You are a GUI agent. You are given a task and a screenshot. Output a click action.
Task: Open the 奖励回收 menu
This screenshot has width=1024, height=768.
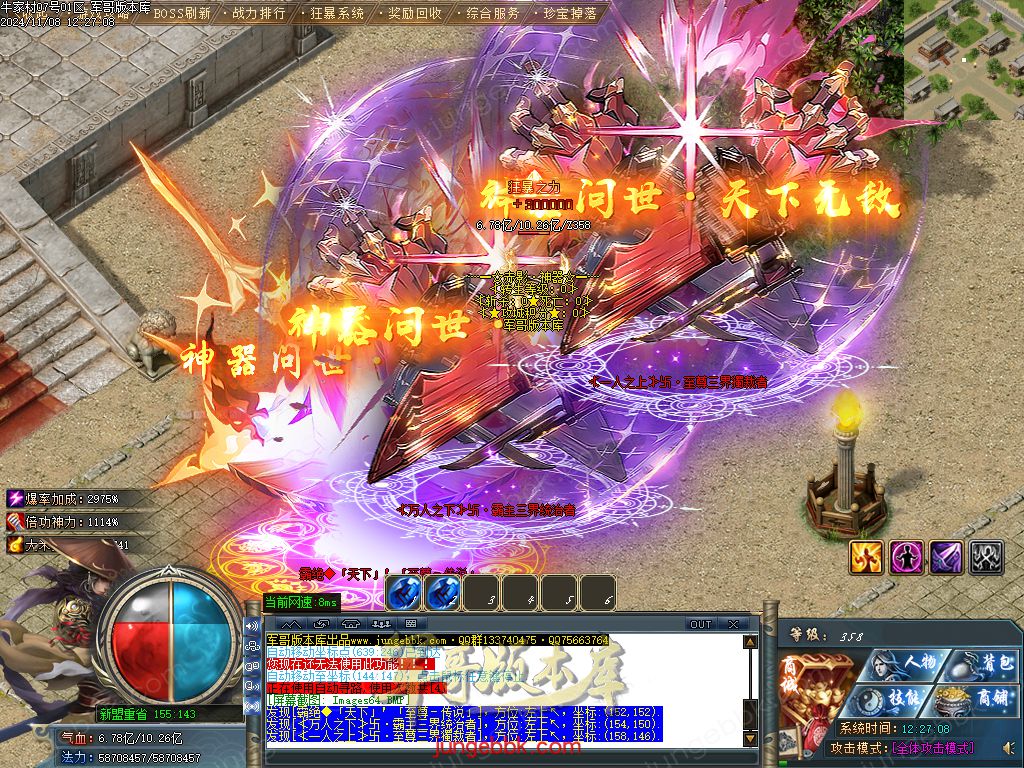pyautogui.click(x=414, y=14)
